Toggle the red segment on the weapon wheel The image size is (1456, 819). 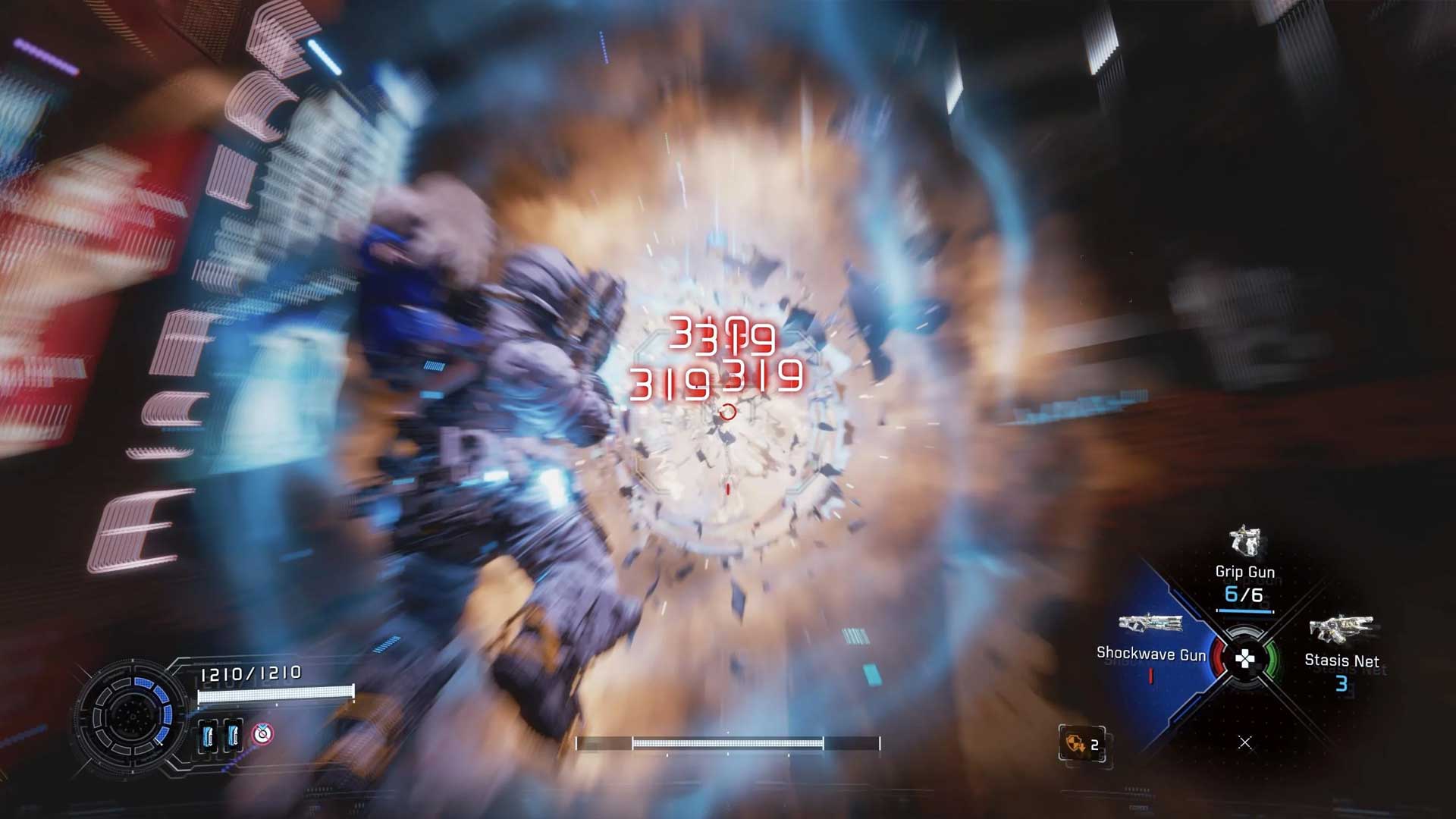(1219, 658)
